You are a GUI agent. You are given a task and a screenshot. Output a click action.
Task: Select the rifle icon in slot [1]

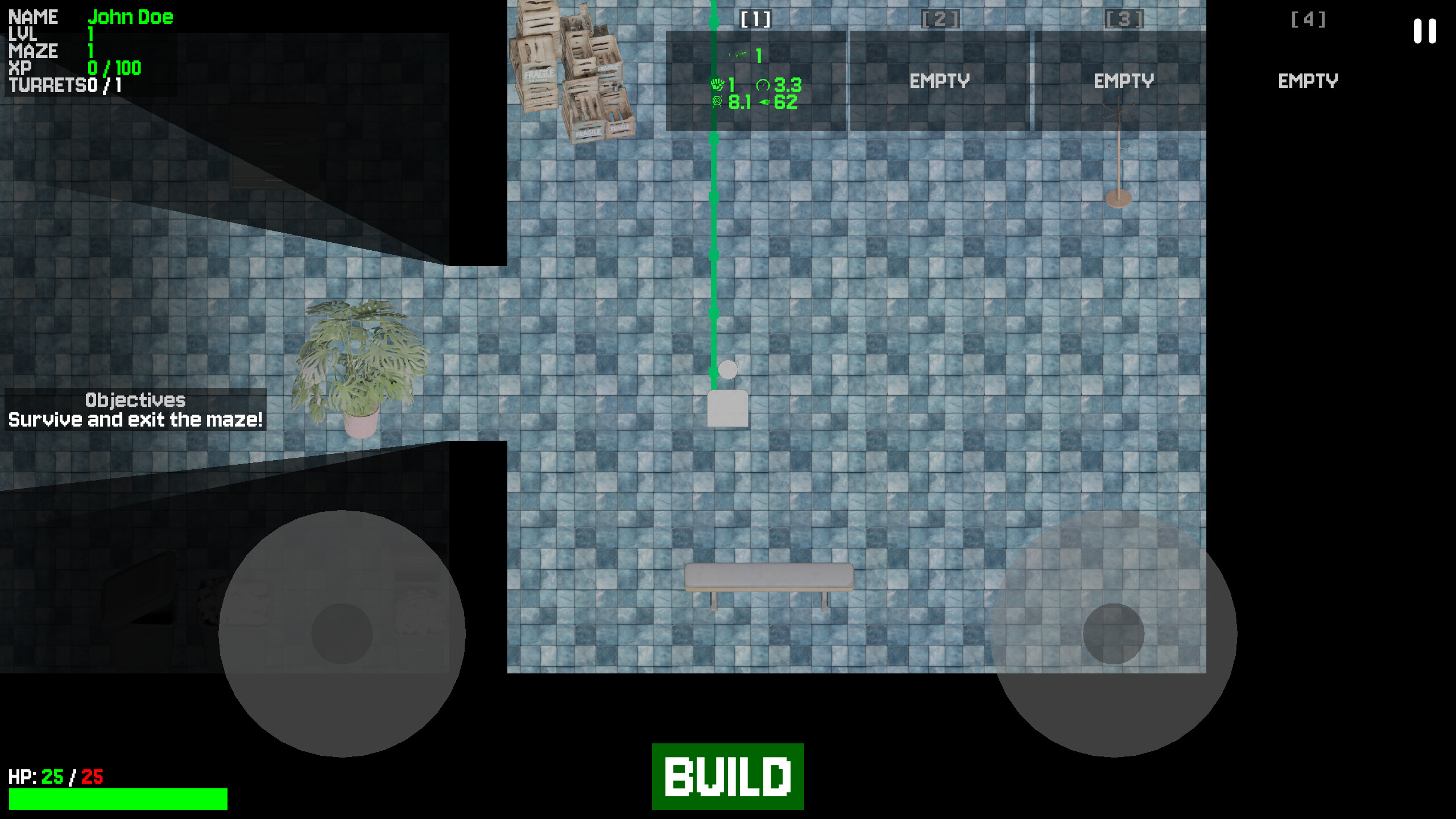point(739,56)
